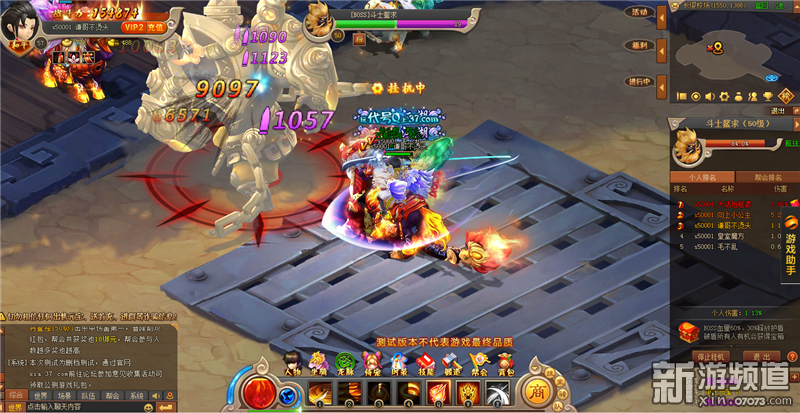Open the 活动 events button

coord(637,13)
